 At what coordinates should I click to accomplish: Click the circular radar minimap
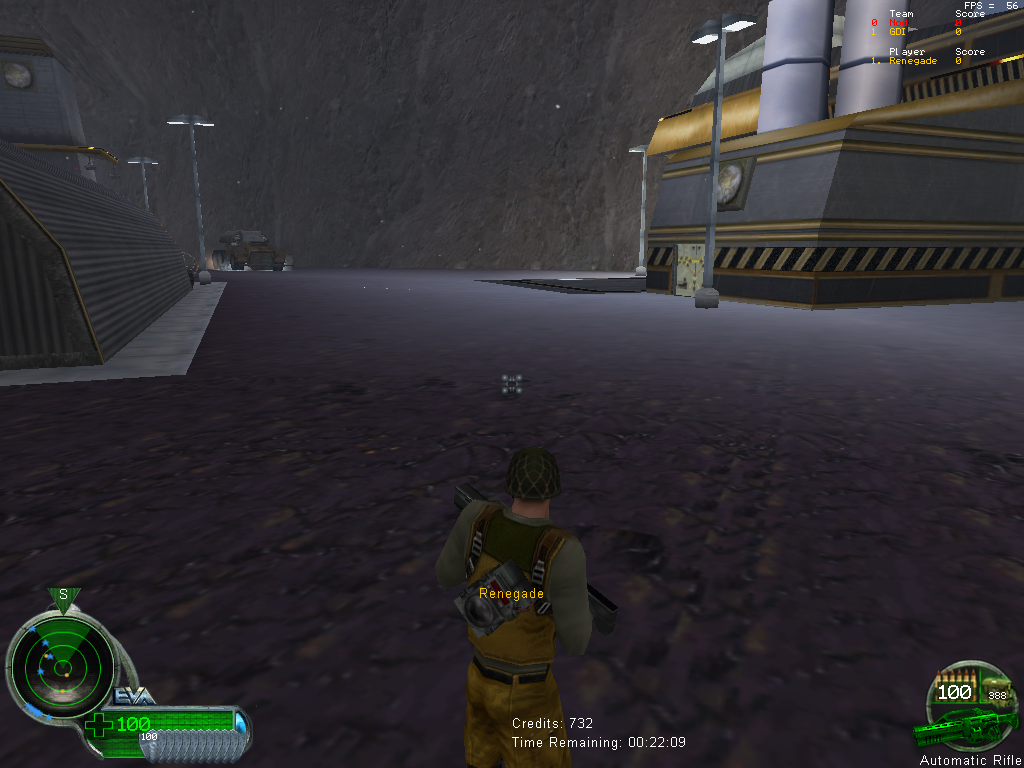62,663
